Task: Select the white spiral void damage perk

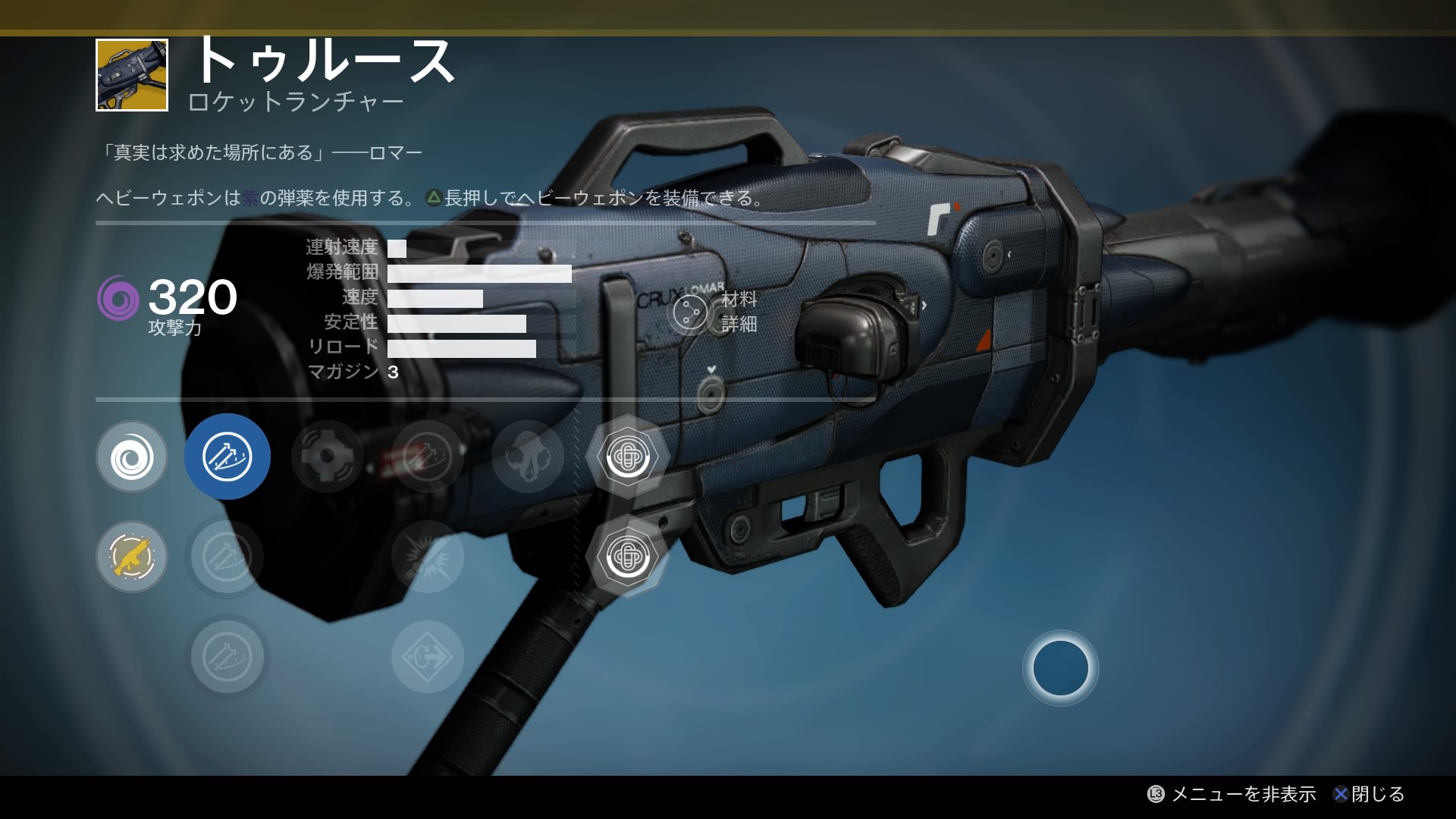Action: (132, 457)
